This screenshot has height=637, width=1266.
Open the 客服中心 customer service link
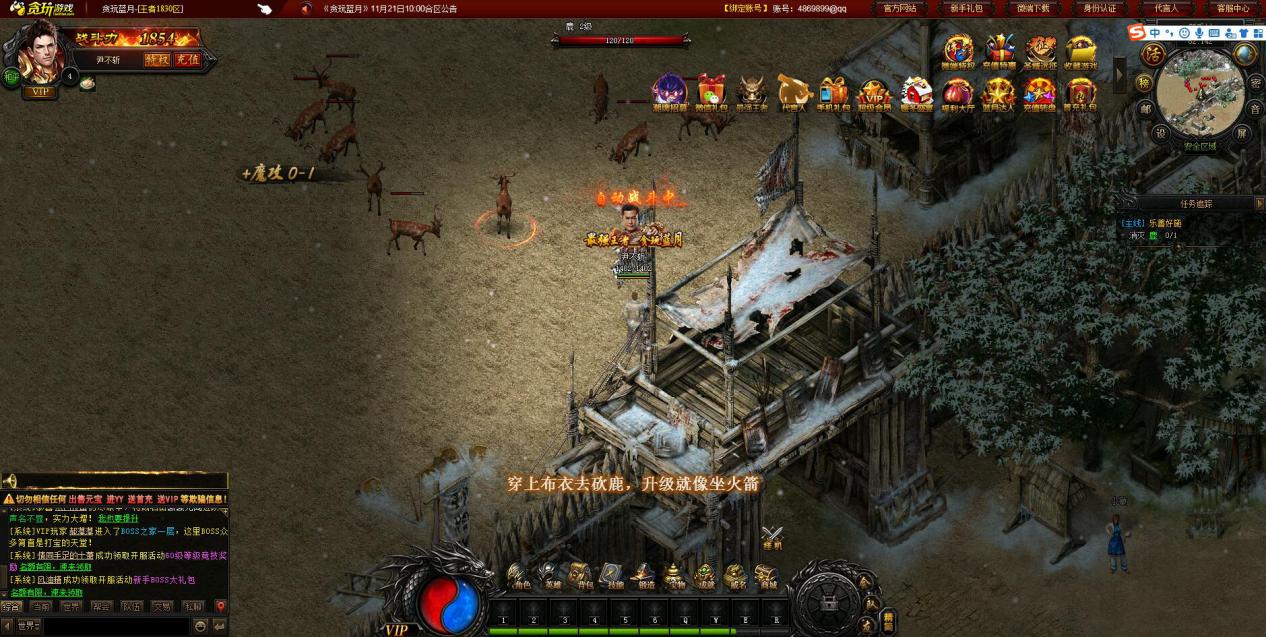tap(1232, 8)
